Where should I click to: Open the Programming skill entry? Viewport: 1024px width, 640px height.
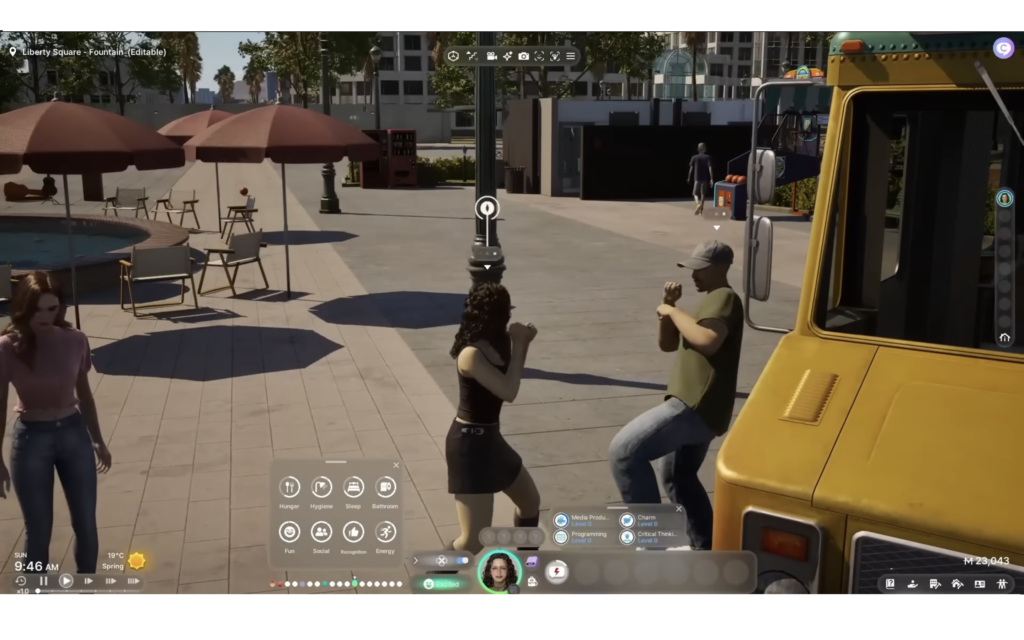585,537
